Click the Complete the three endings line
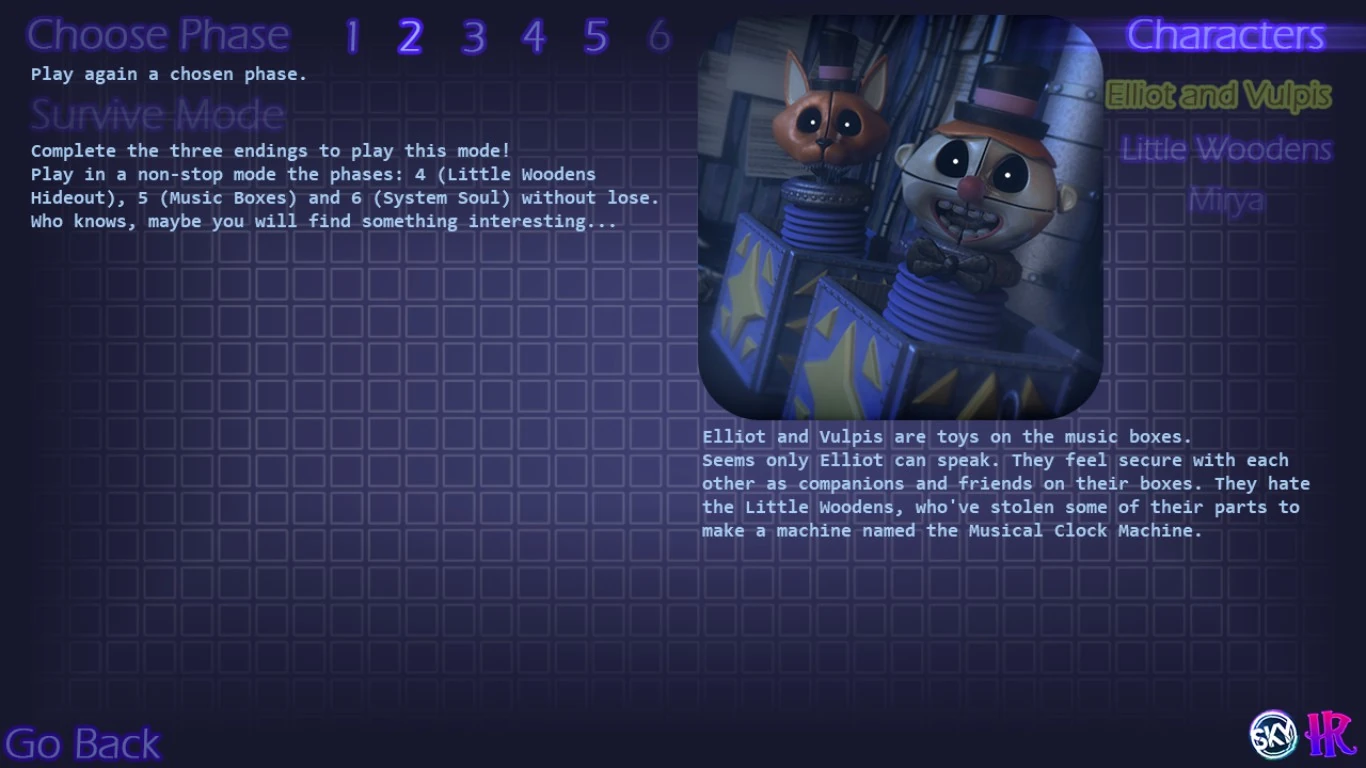The height and width of the screenshot is (768, 1366). point(270,150)
